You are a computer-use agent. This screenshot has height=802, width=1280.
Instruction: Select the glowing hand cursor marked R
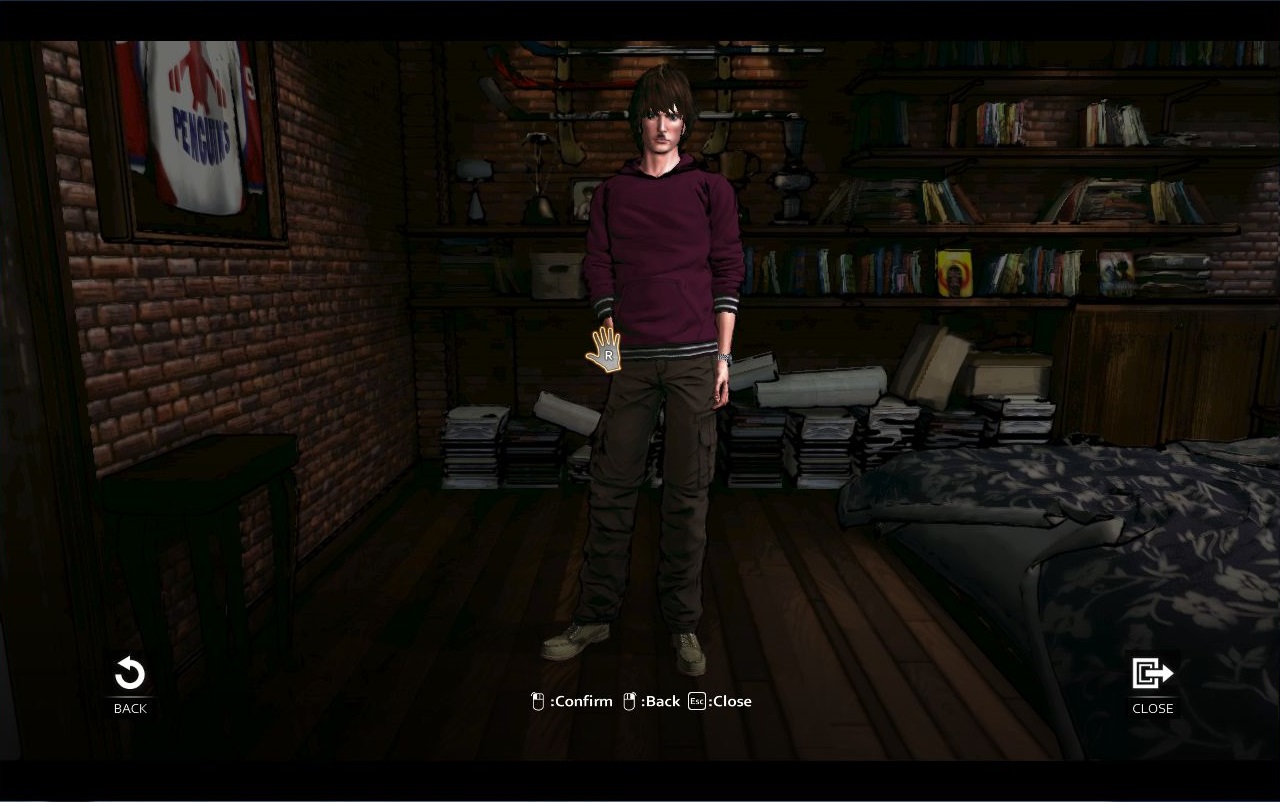(605, 352)
